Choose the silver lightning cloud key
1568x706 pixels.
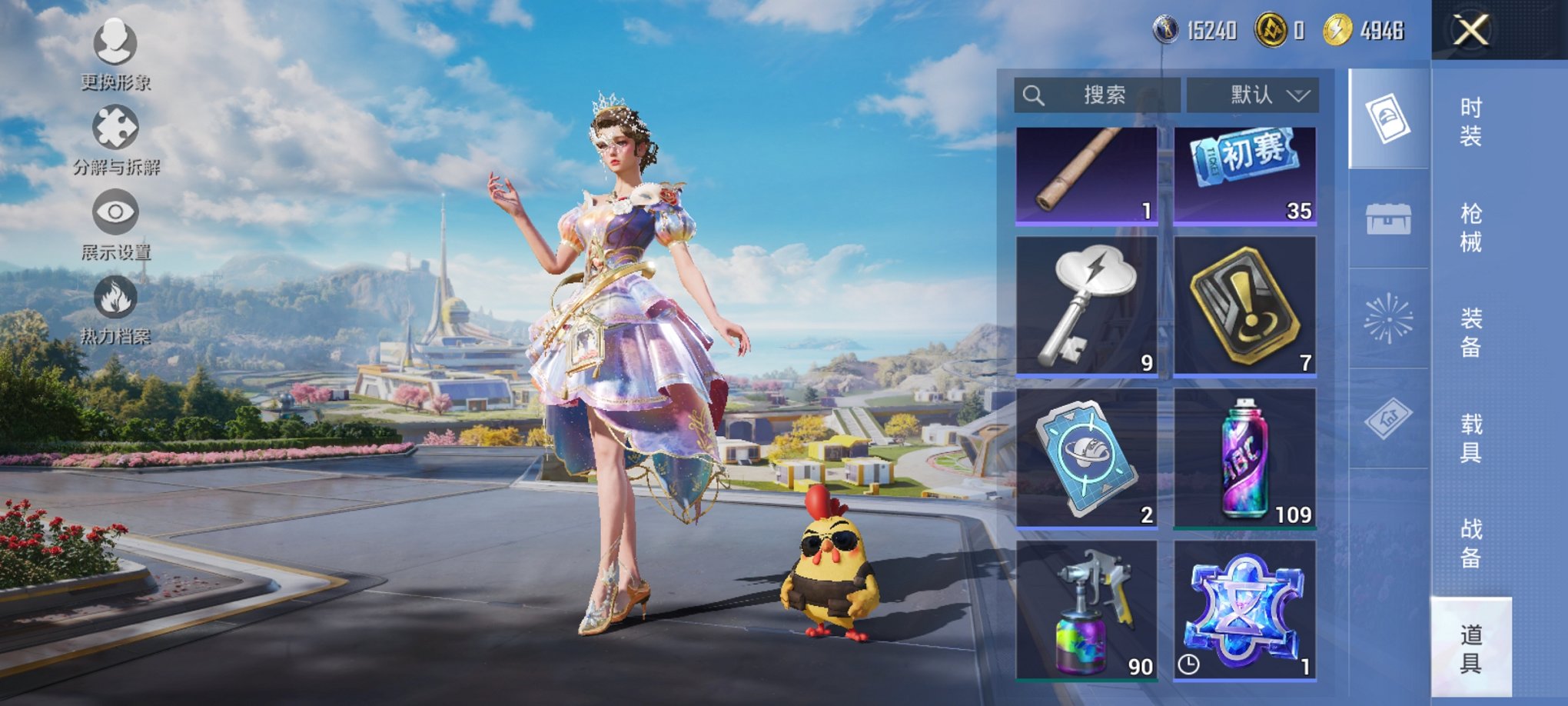[x=1086, y=305]
